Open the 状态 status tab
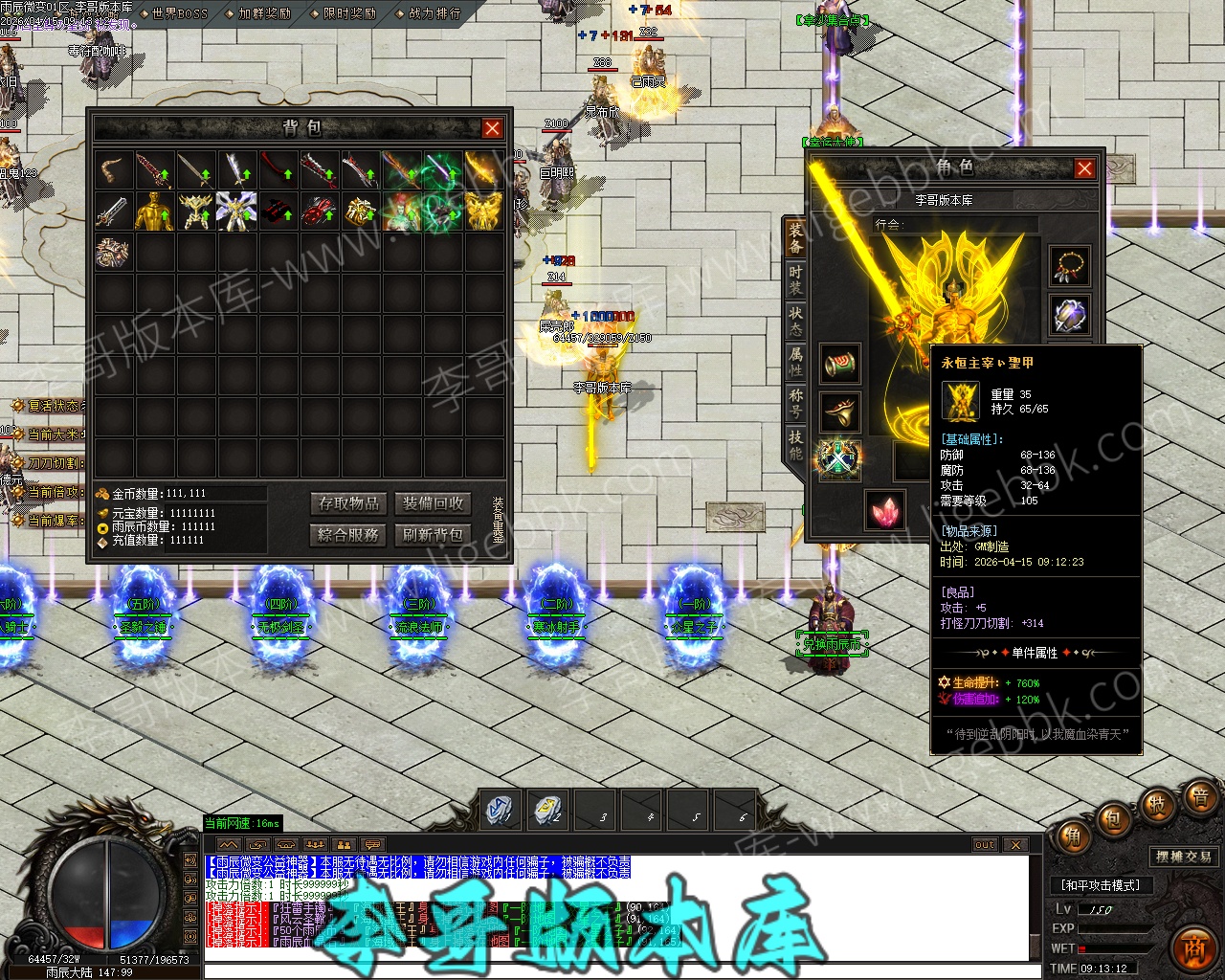 pyautogui.click(x=795, y=321)
